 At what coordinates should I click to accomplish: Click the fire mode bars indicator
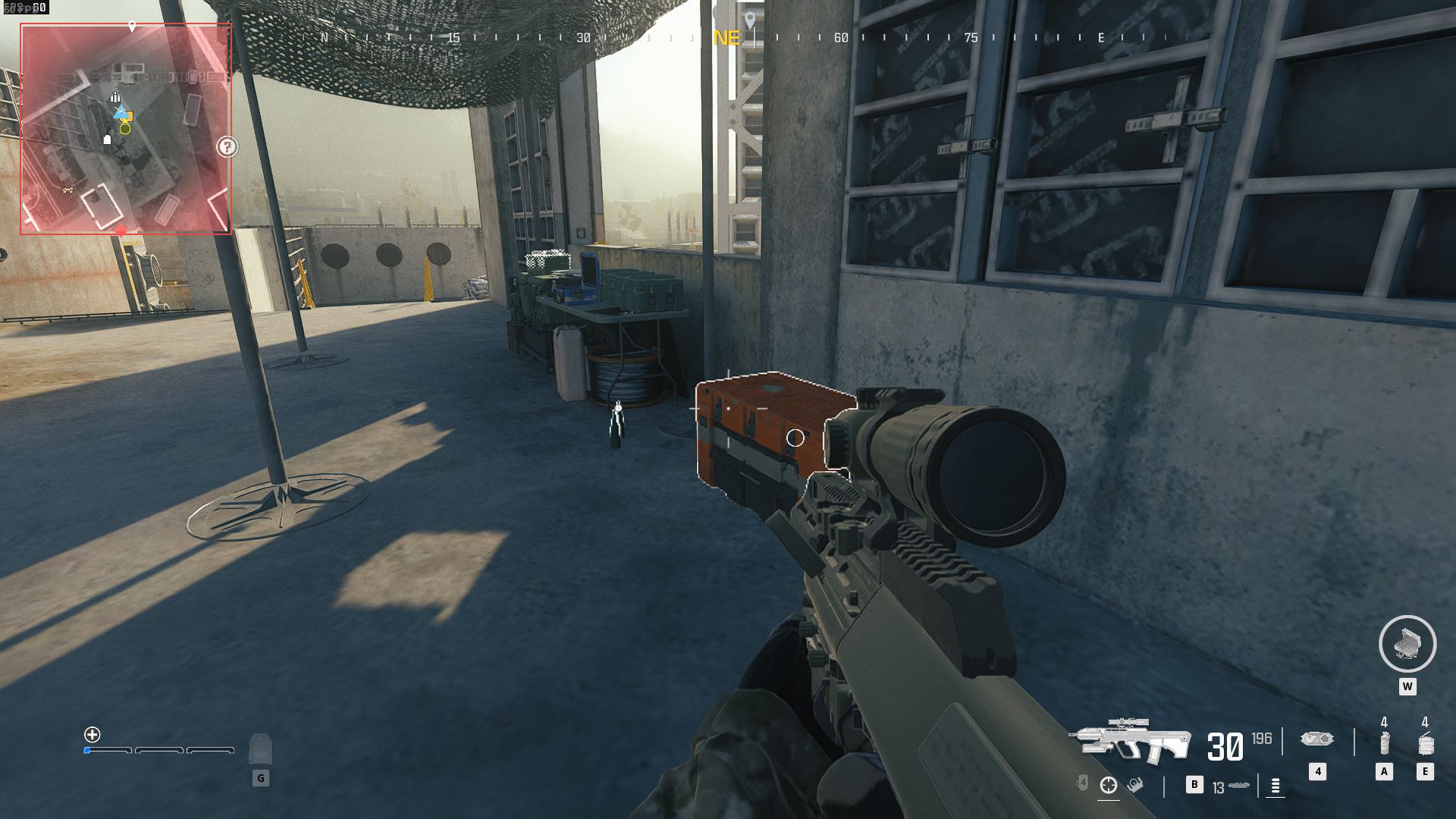click(x=1276, y=786)
